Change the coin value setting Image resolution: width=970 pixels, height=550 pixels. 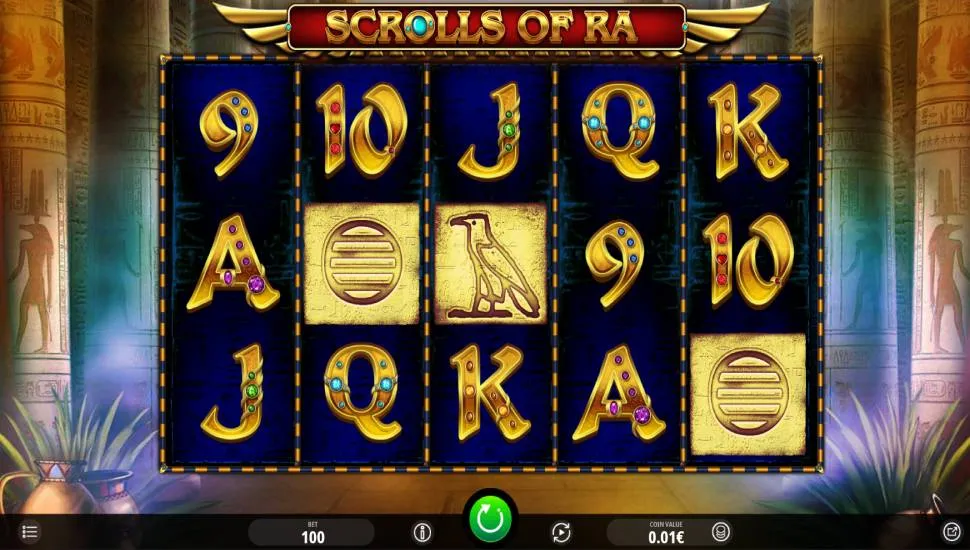[x=656, y=532]
